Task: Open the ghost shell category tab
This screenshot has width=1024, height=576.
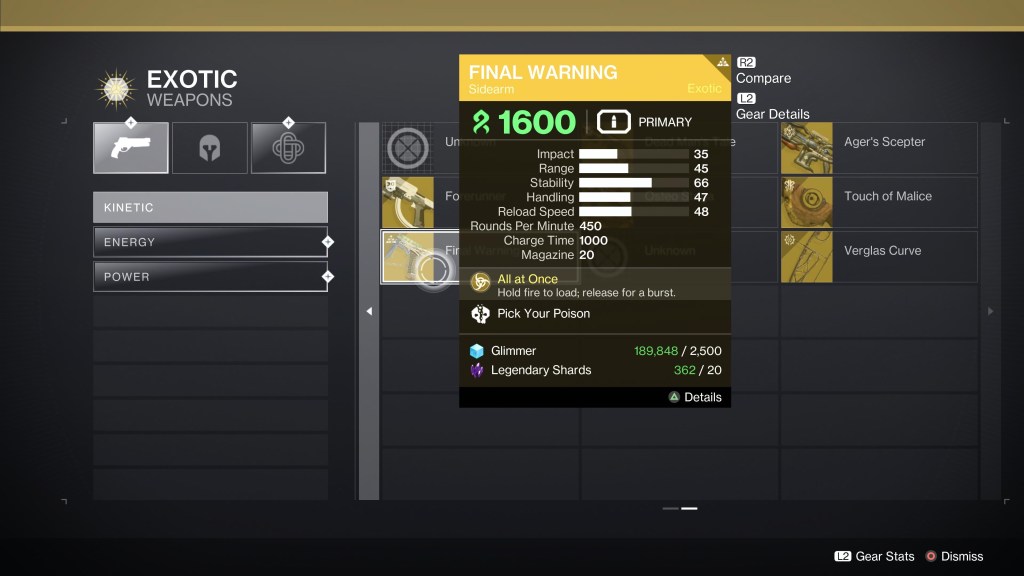Action: [x=288, y=148]
